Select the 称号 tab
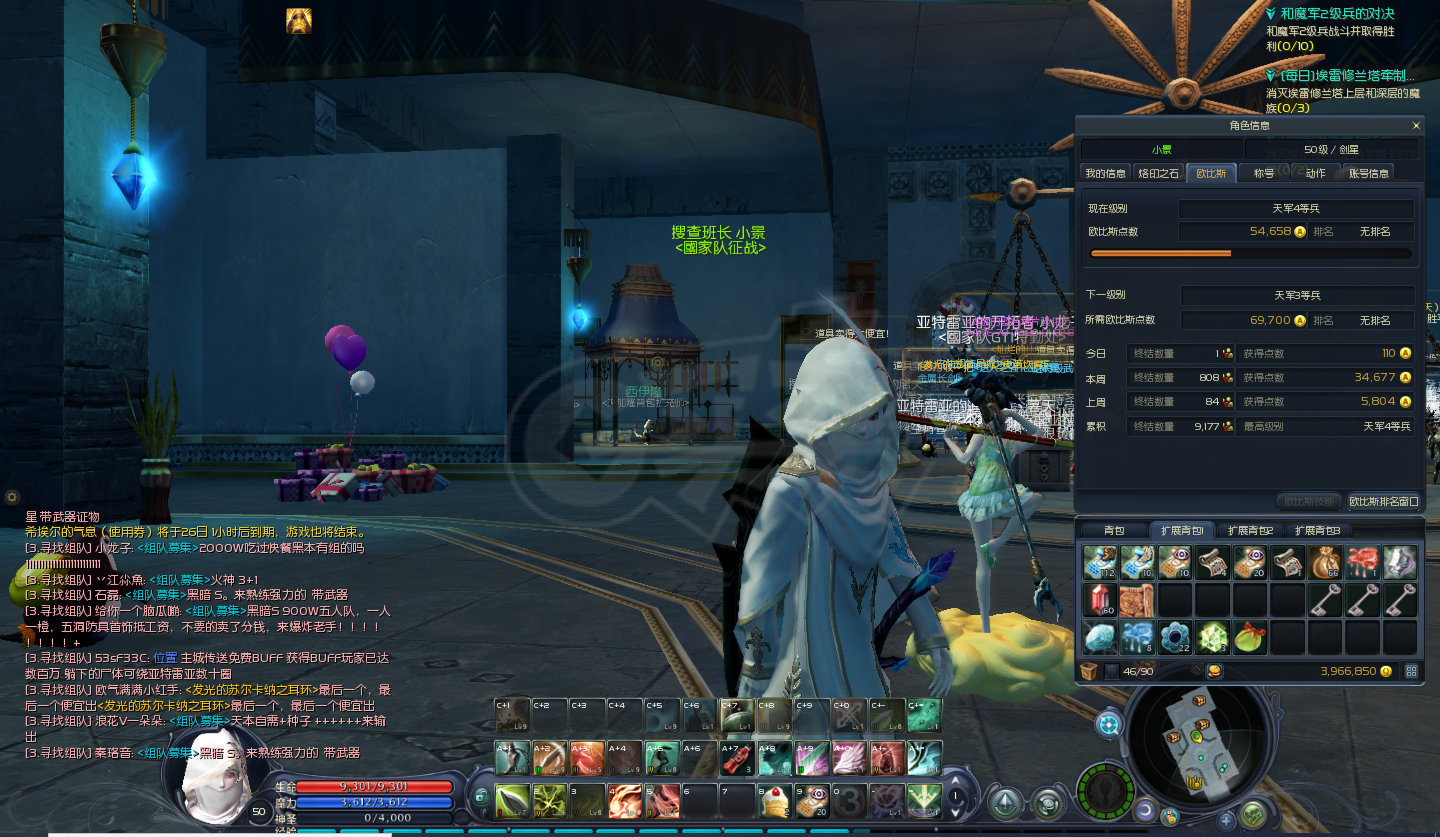Image resolution: width=1440 pixels, height=837 pixels. pyautogui.click(x=1264, y=173)
